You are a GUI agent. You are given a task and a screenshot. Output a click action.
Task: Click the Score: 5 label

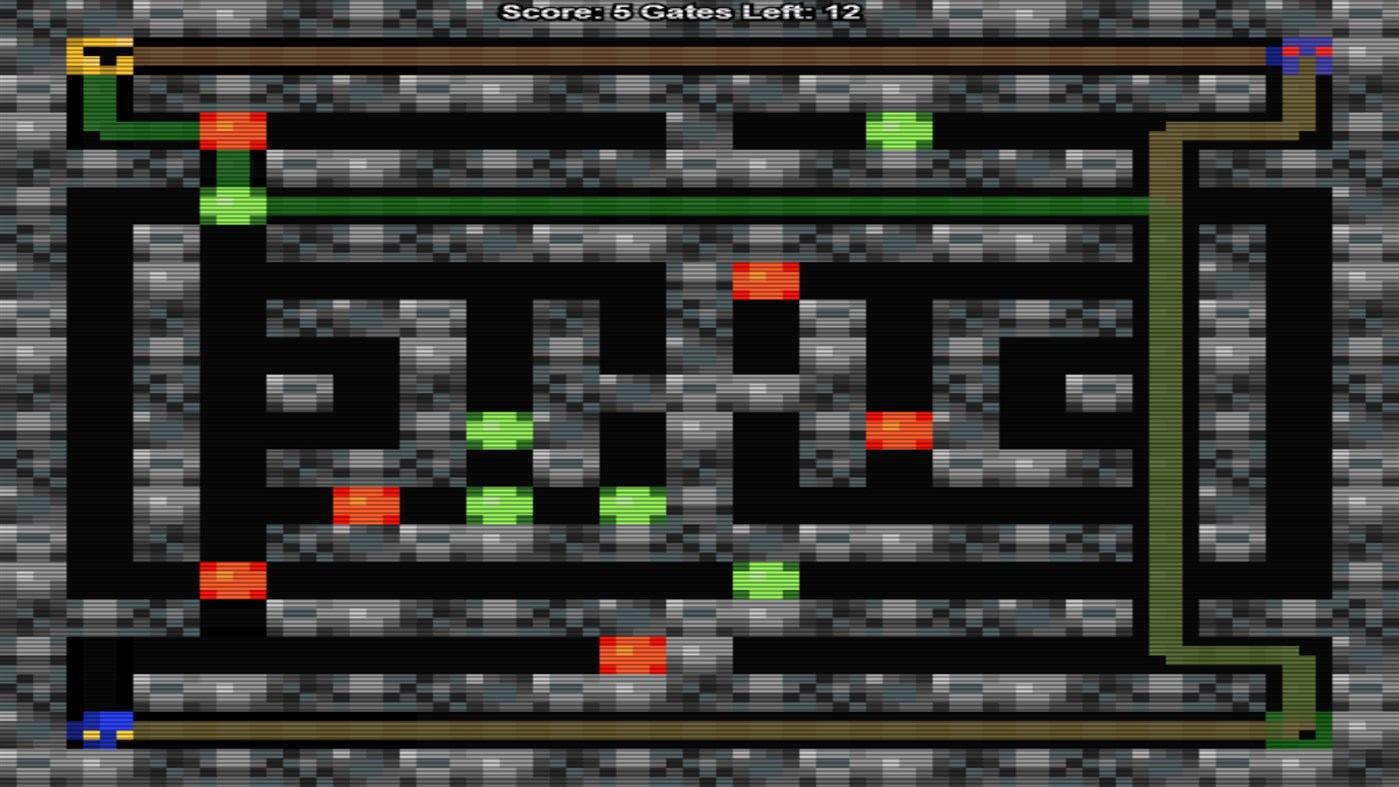click(570, 13)
